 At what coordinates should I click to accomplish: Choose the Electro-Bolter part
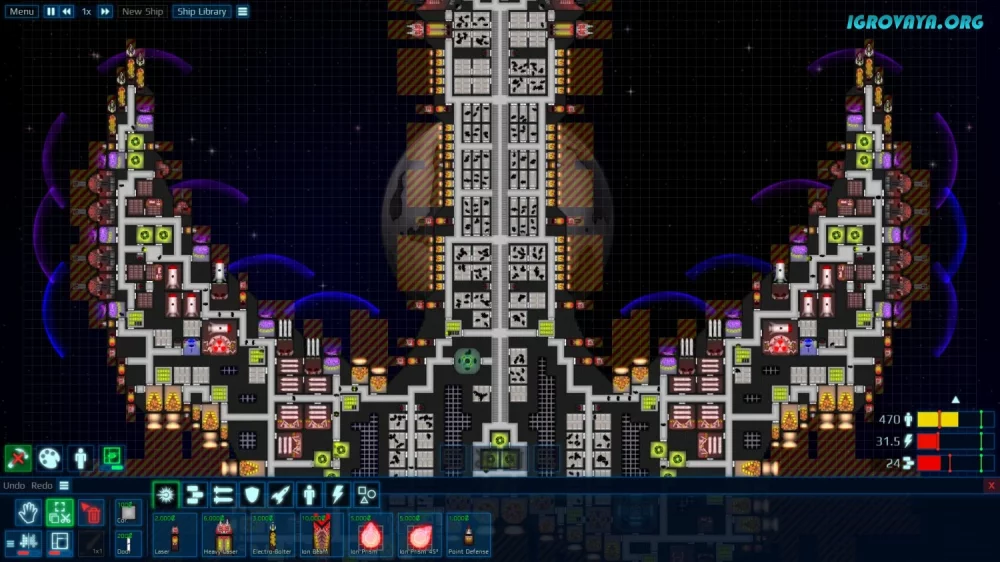pyautogui.click(x=271, y=534)
